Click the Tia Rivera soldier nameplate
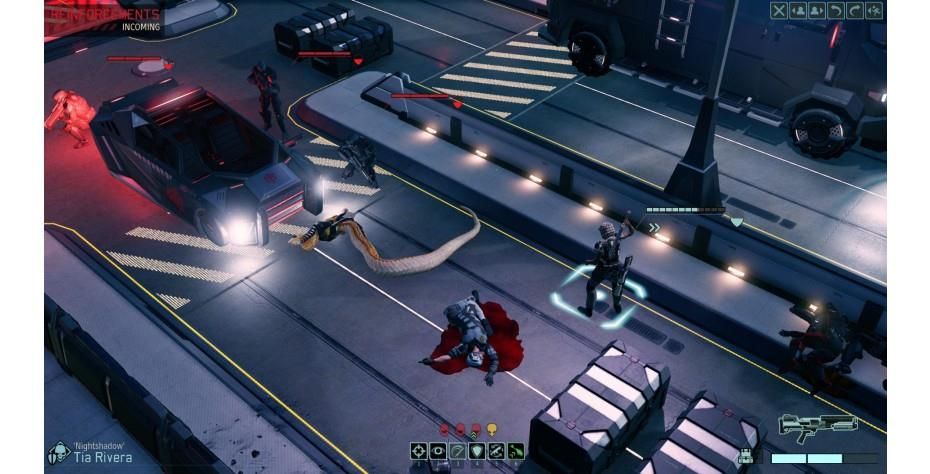Screen dimensions: 930x474 104,456
